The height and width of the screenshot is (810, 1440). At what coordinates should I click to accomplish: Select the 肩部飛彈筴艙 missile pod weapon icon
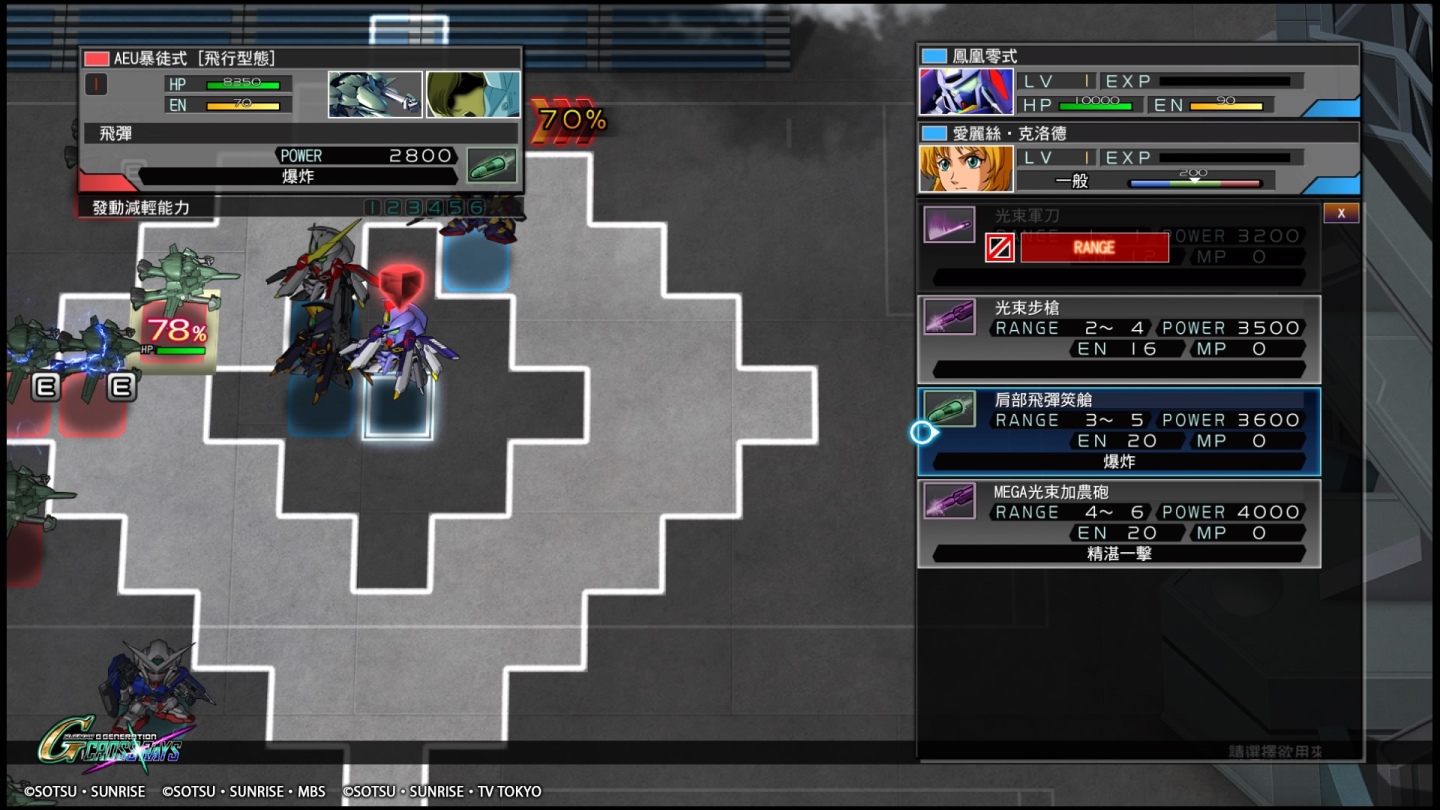tap(950, 409)
